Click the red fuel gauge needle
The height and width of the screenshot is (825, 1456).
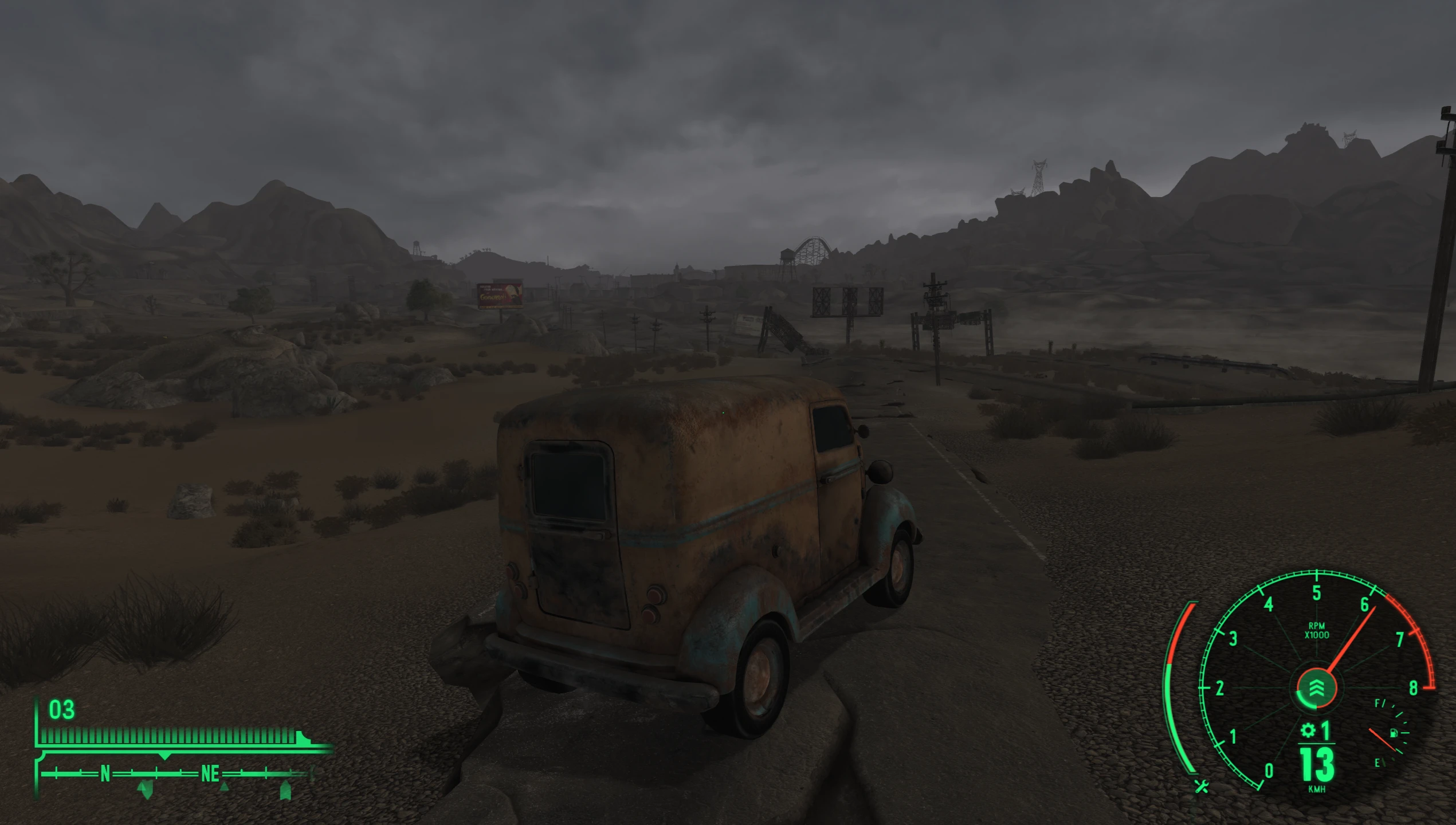[x=1382, y=739]
